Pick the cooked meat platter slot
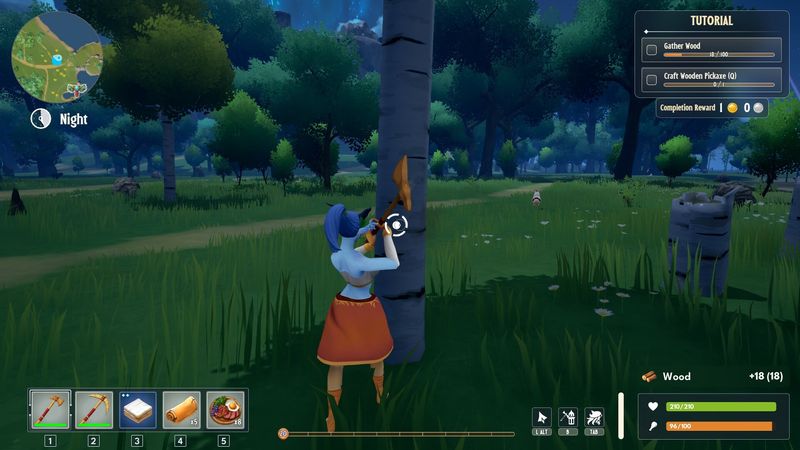 click(225, 409)
